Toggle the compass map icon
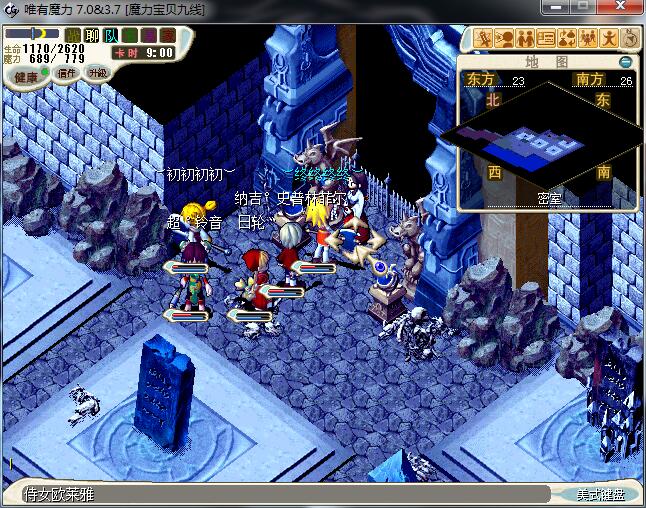646x508 pixels. tap(629, 39)
